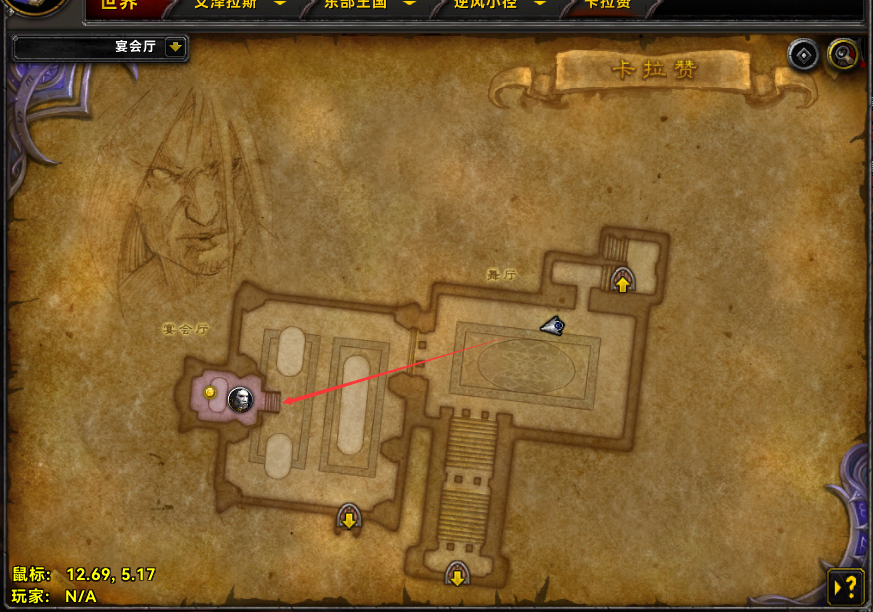This screenshot has width=873, height=612.
Task: Use the down-arrow doorway below the banquet hall
Action: coord(349,518)
